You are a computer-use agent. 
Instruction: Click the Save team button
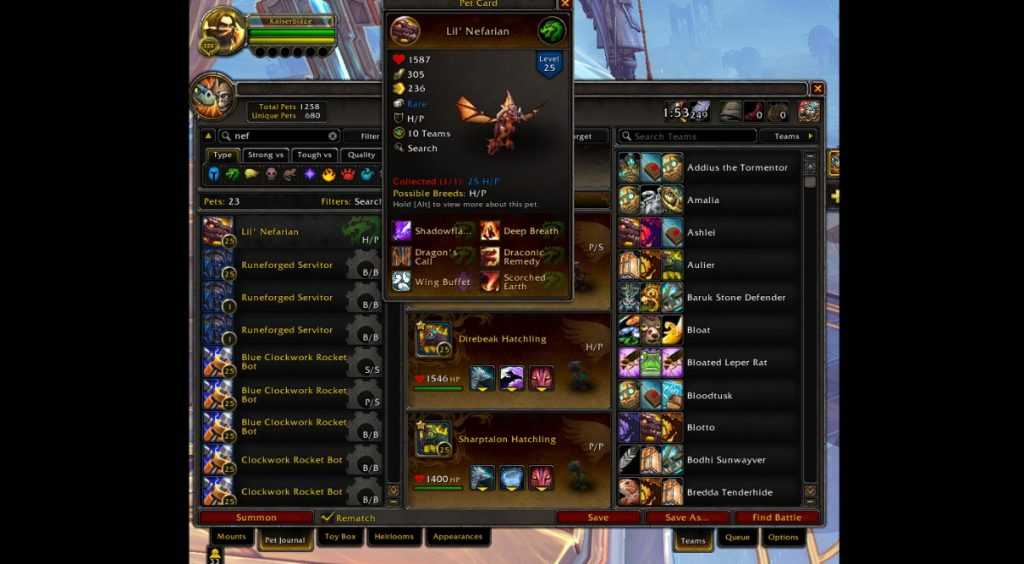[598, 518]
